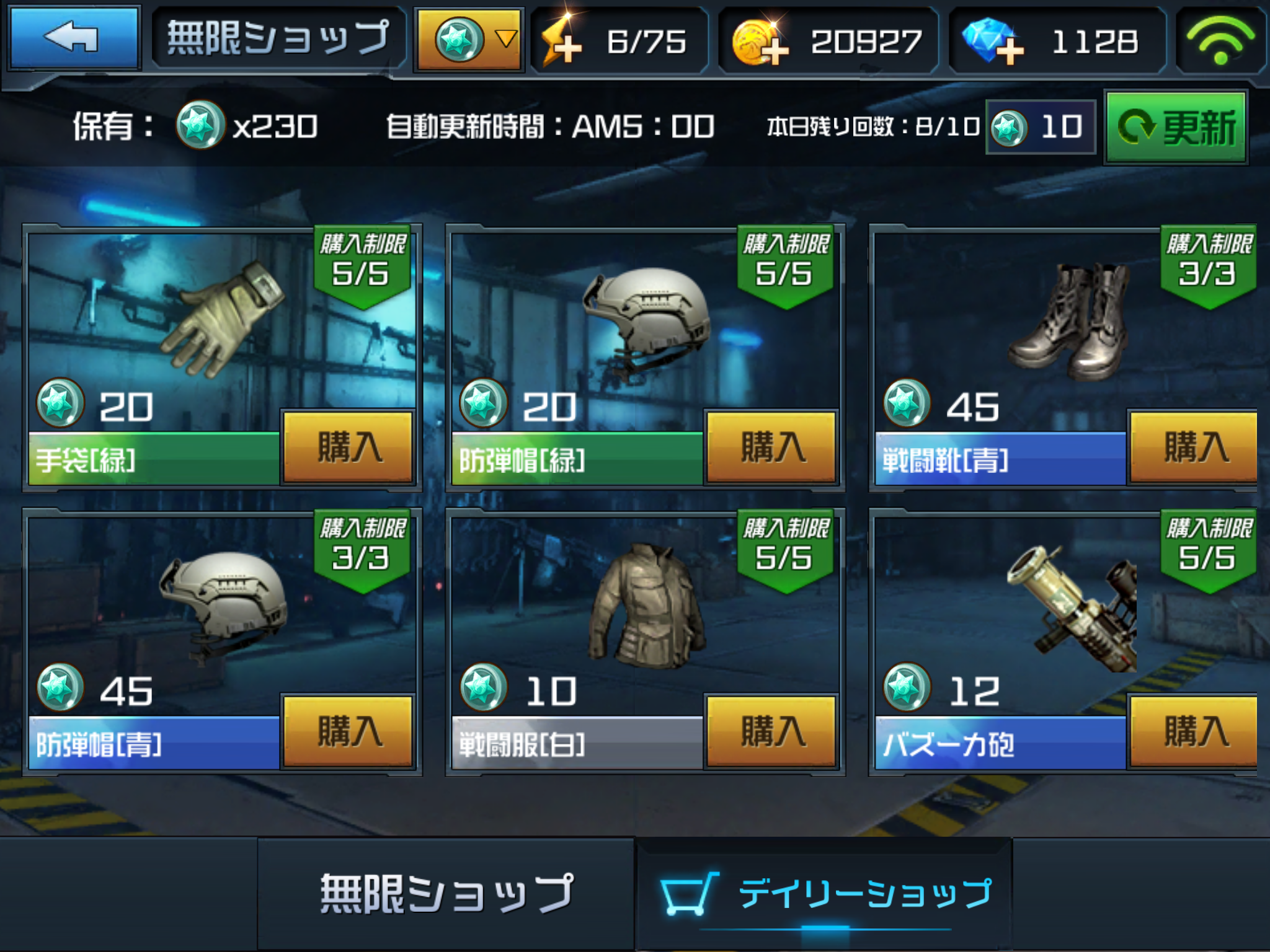Buy the 防弾帽[緑] helmet
1270x952 pixels.
pyautogui.click(x=771, y=446)
